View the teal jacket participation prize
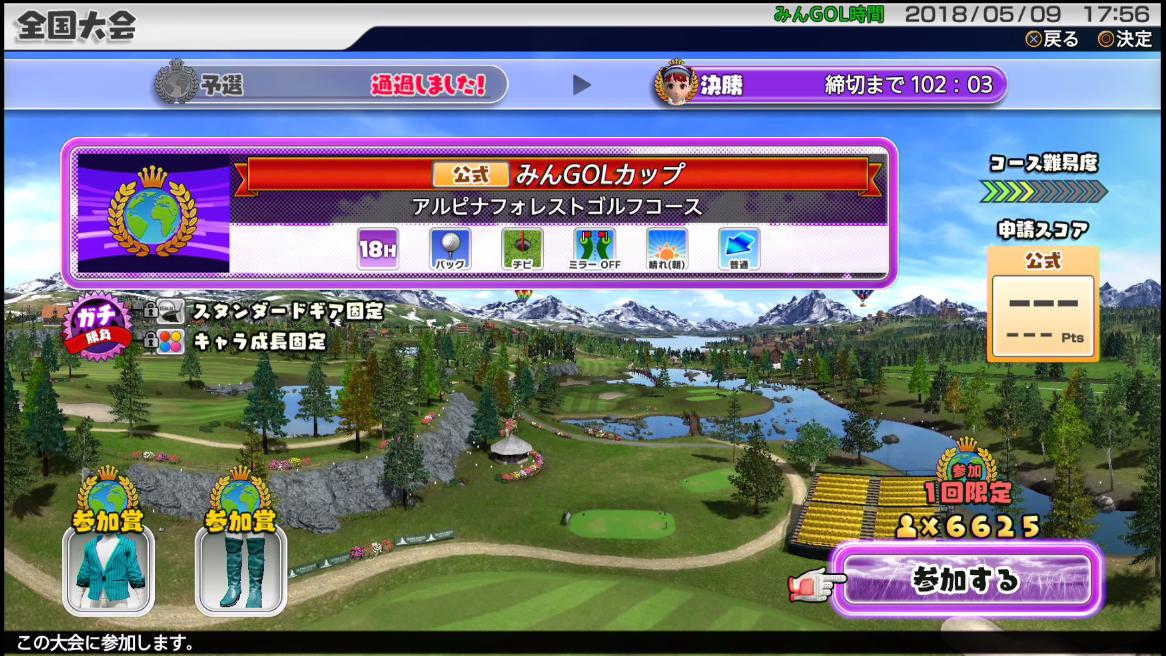This screenshot has height=656, width=1166. (108, 569)
